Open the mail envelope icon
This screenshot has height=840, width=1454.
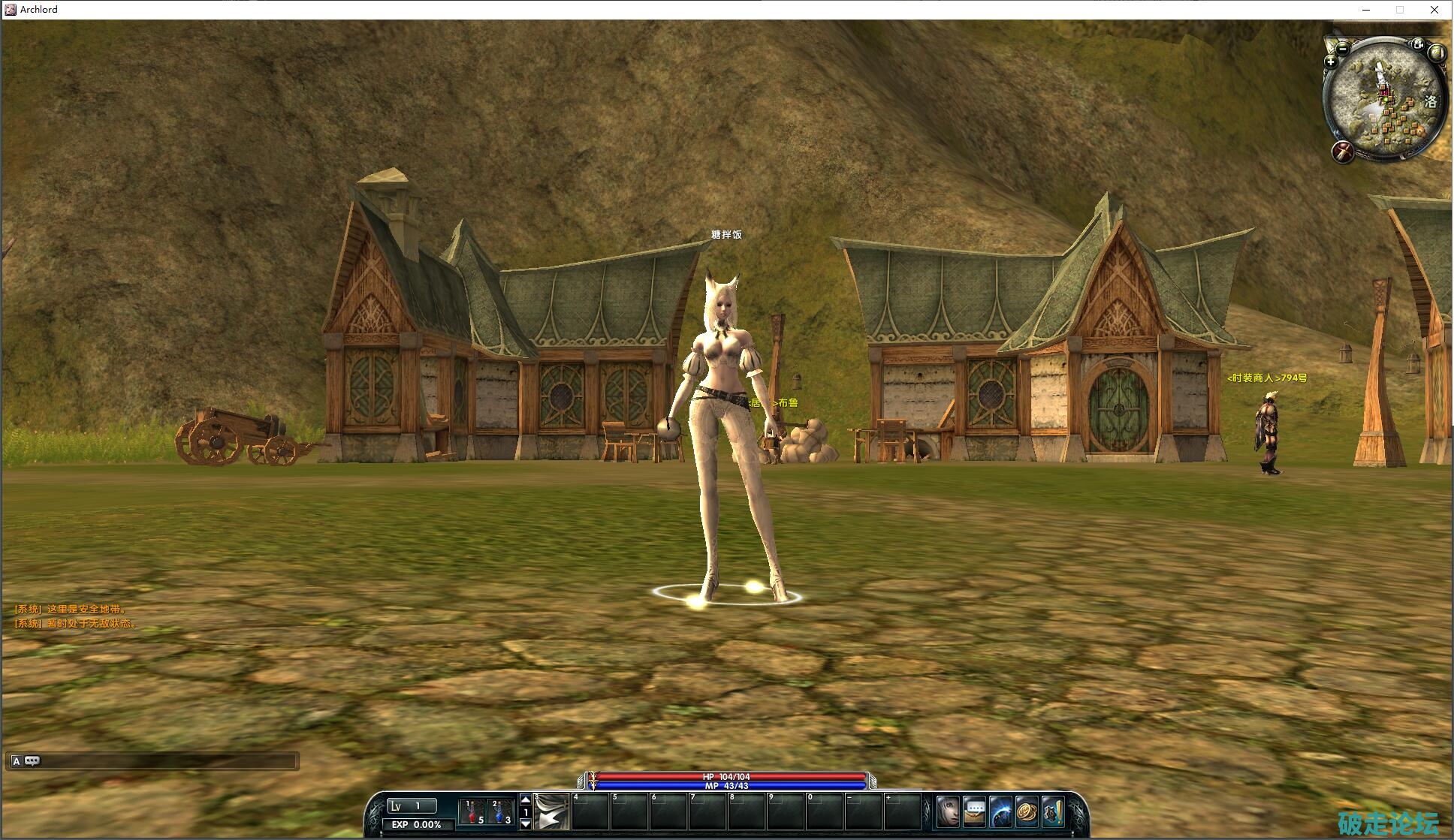(974, 811)
